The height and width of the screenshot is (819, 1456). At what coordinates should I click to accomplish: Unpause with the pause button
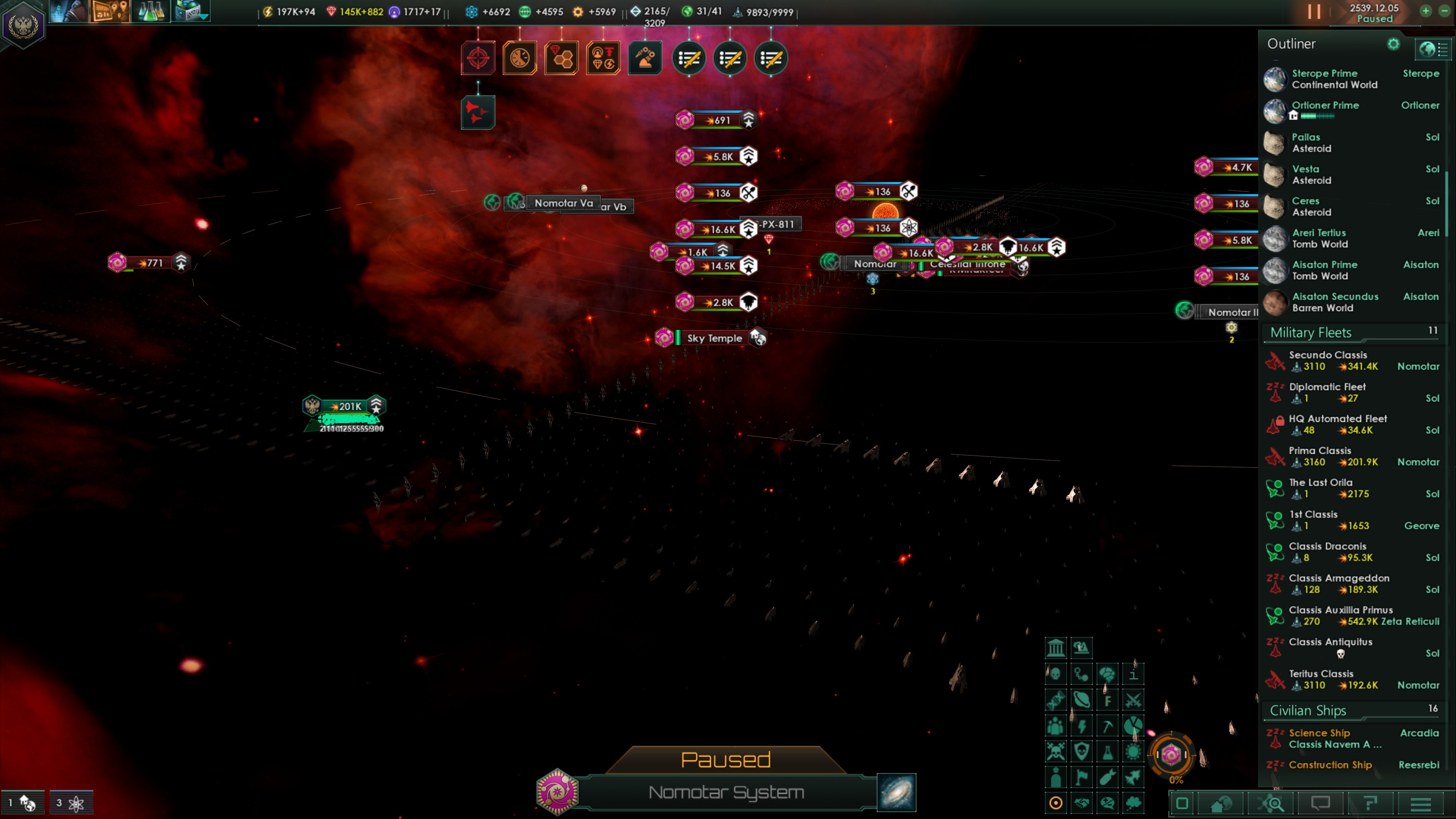point(1314,12)
